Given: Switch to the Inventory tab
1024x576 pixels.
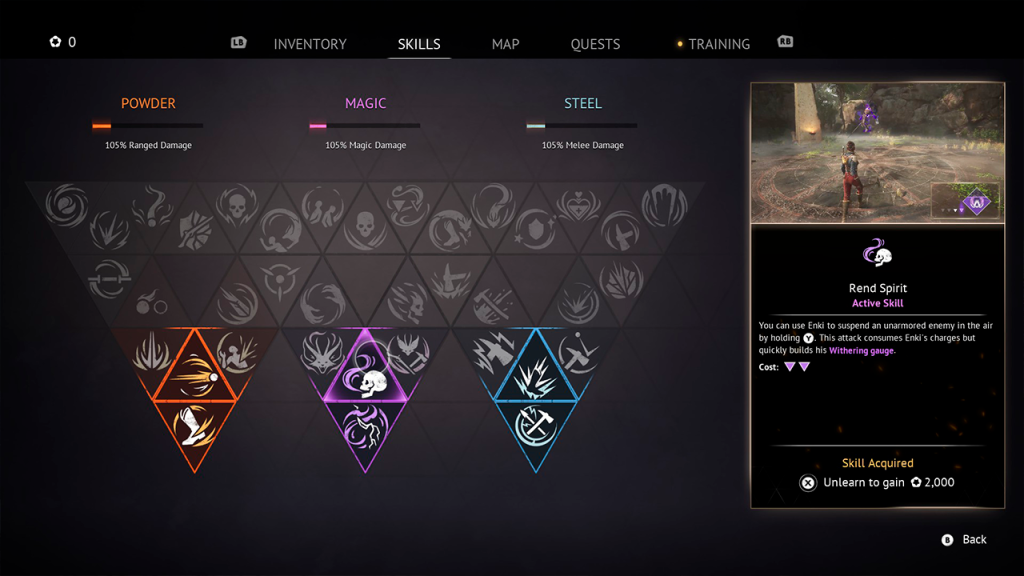Looking at the screenshot, I should [310, 44].
